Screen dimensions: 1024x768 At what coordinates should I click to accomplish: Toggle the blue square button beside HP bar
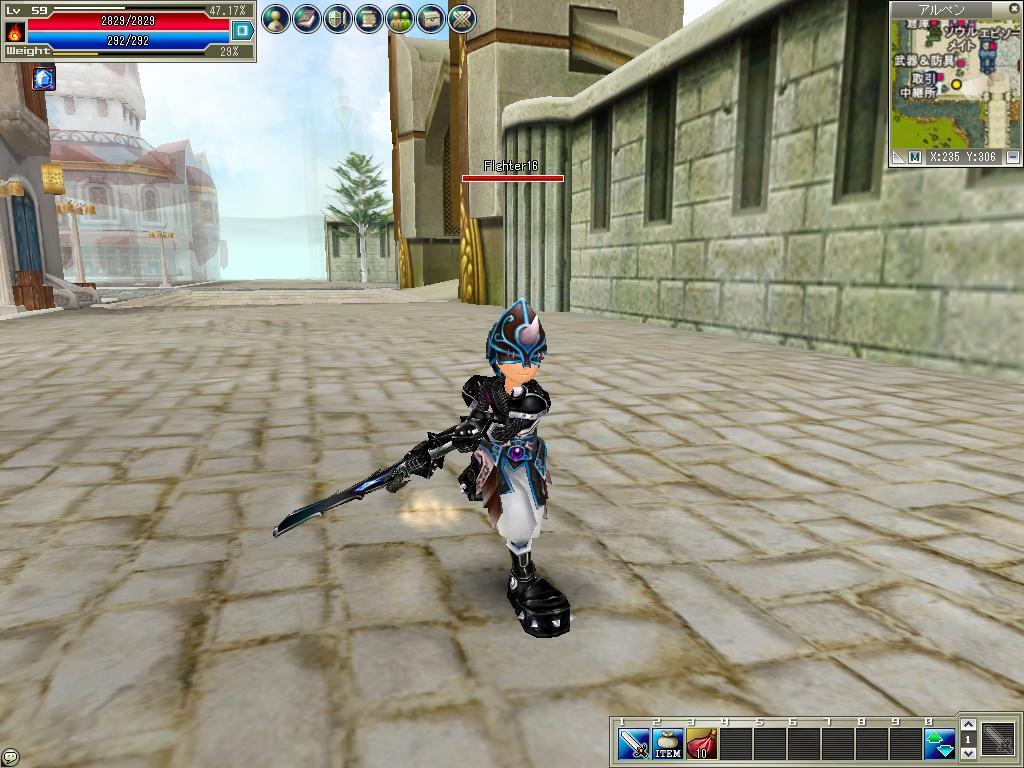pyautogui.click(x=242, y=31)
